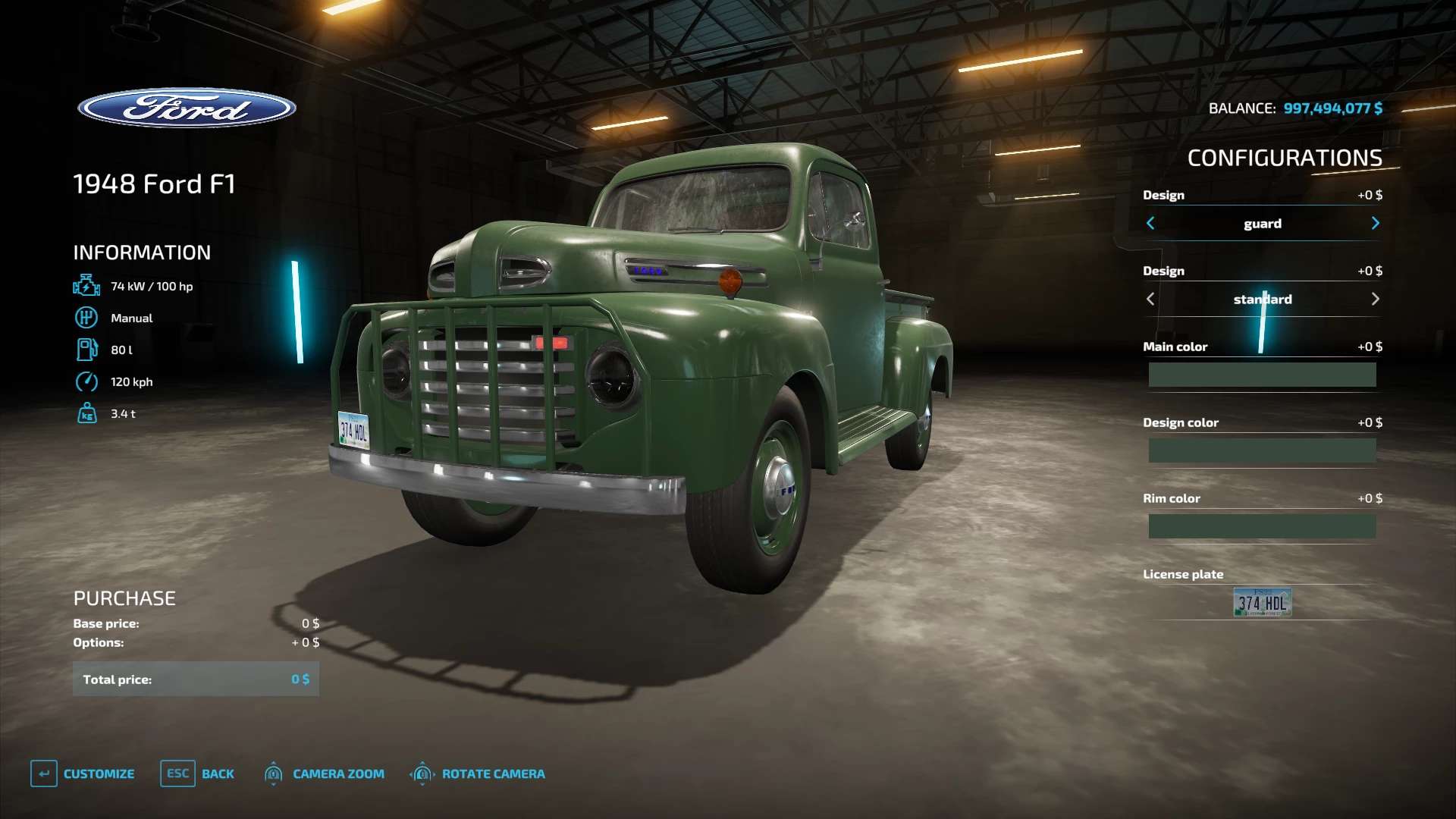Viewport: 1456px width, 819px height.
Task: Choose next standard design option
Action: (1375, 299)
